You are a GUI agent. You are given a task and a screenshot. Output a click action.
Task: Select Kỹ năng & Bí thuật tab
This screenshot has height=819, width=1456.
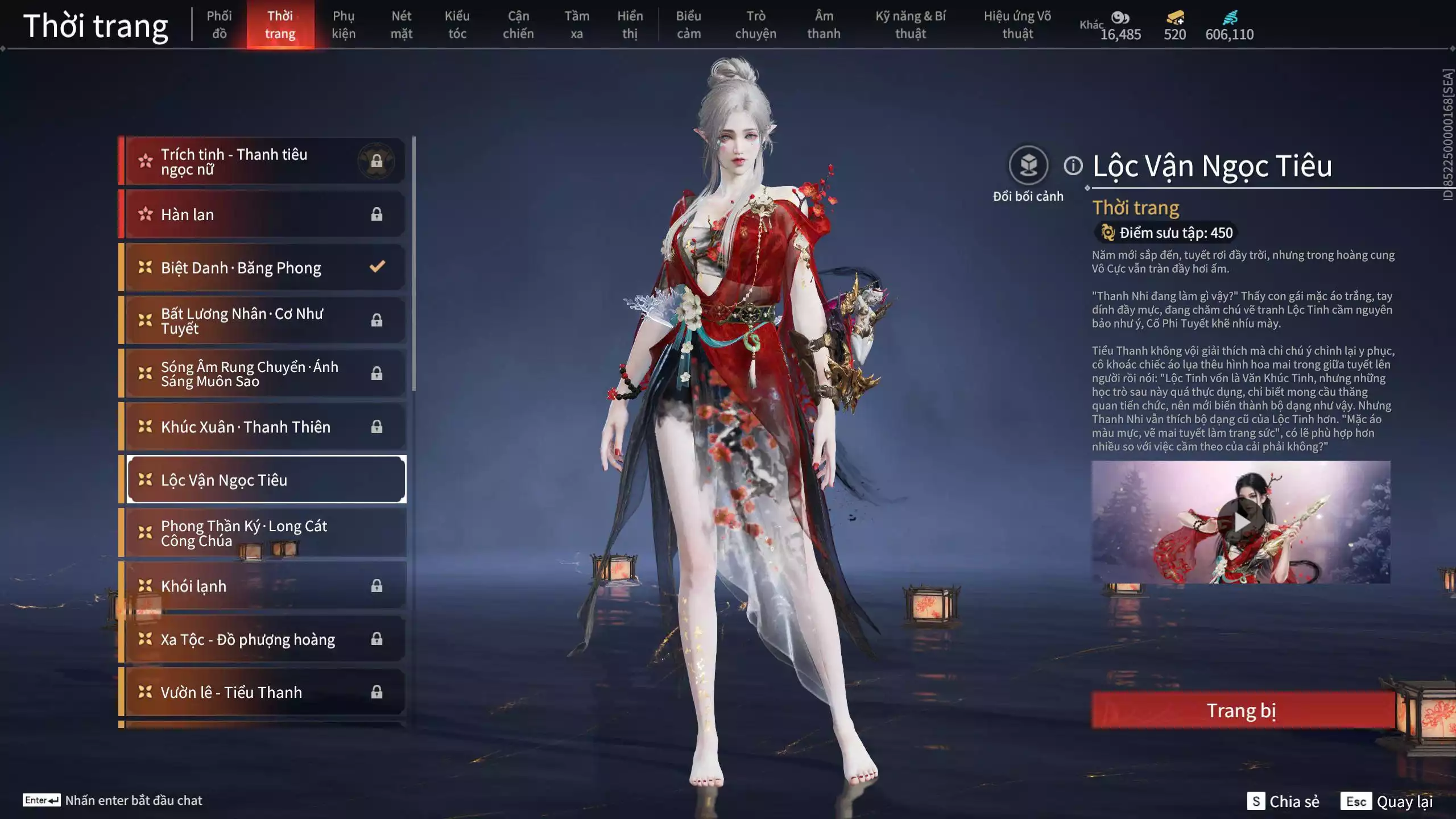910,25
